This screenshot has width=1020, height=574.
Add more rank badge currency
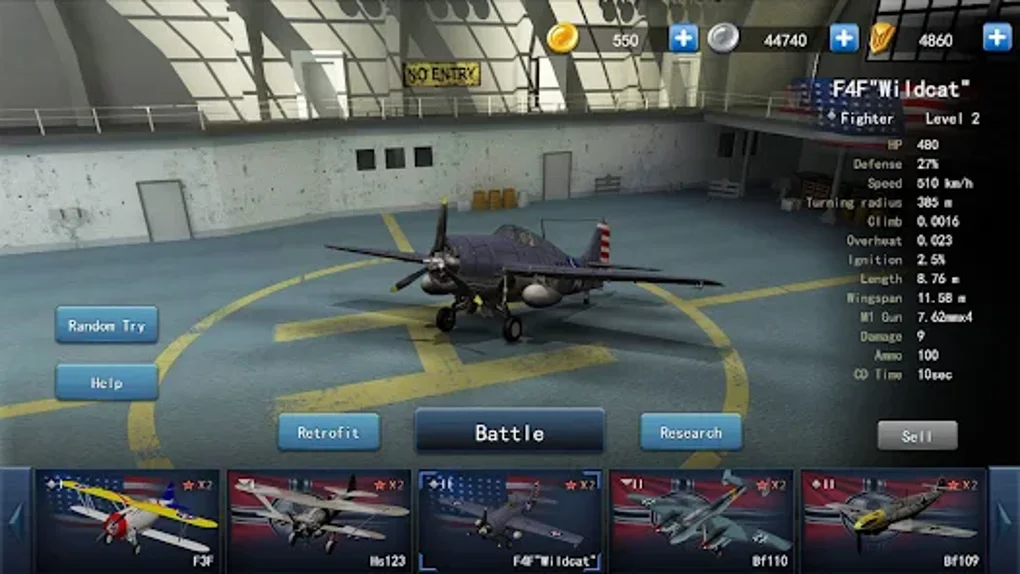[x=997, y=38]
